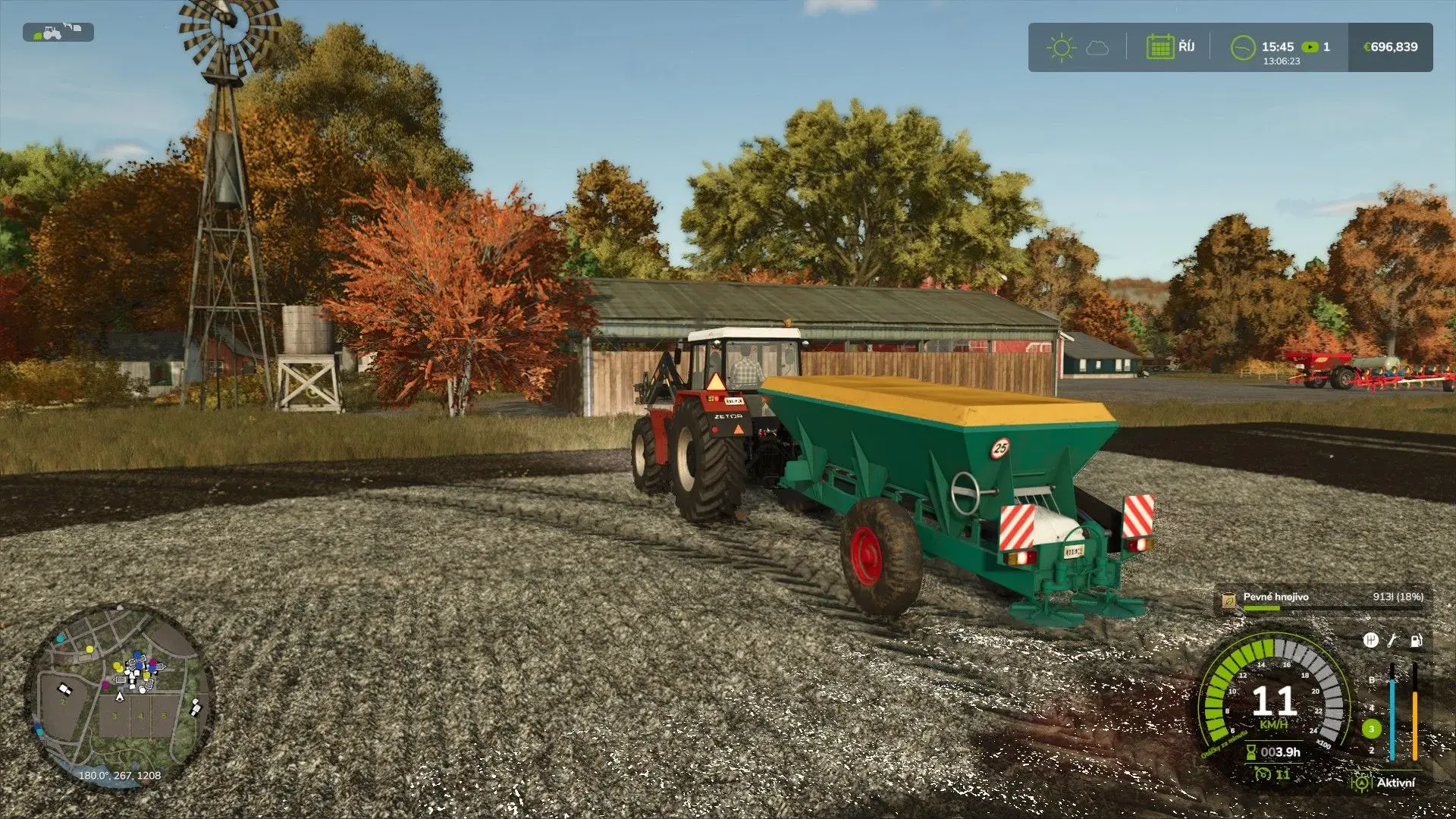Click the green gear 3 indicator
This screenshot has height=819, width=1456.
1371,729
